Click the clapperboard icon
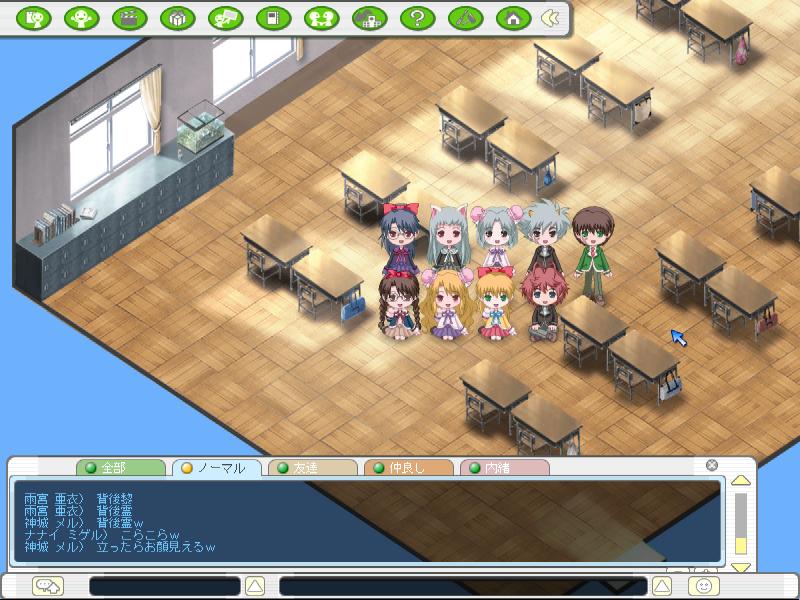Screen dimensions: 800x600 tap(130, 17)
